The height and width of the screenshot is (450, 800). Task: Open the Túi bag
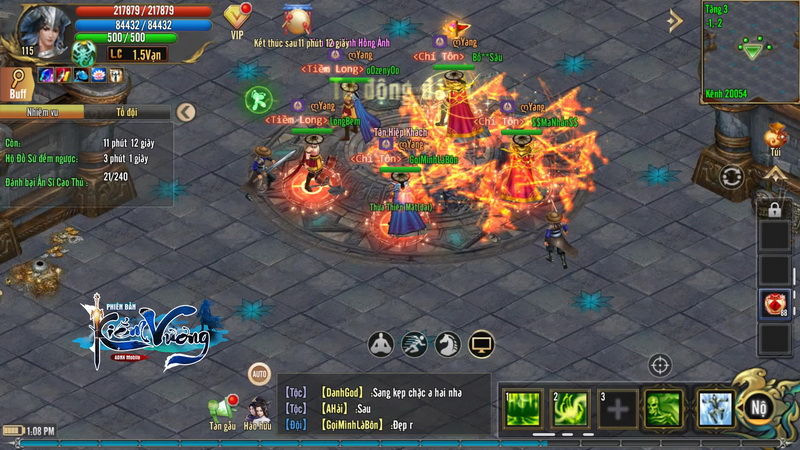click(x=776, y=135)
